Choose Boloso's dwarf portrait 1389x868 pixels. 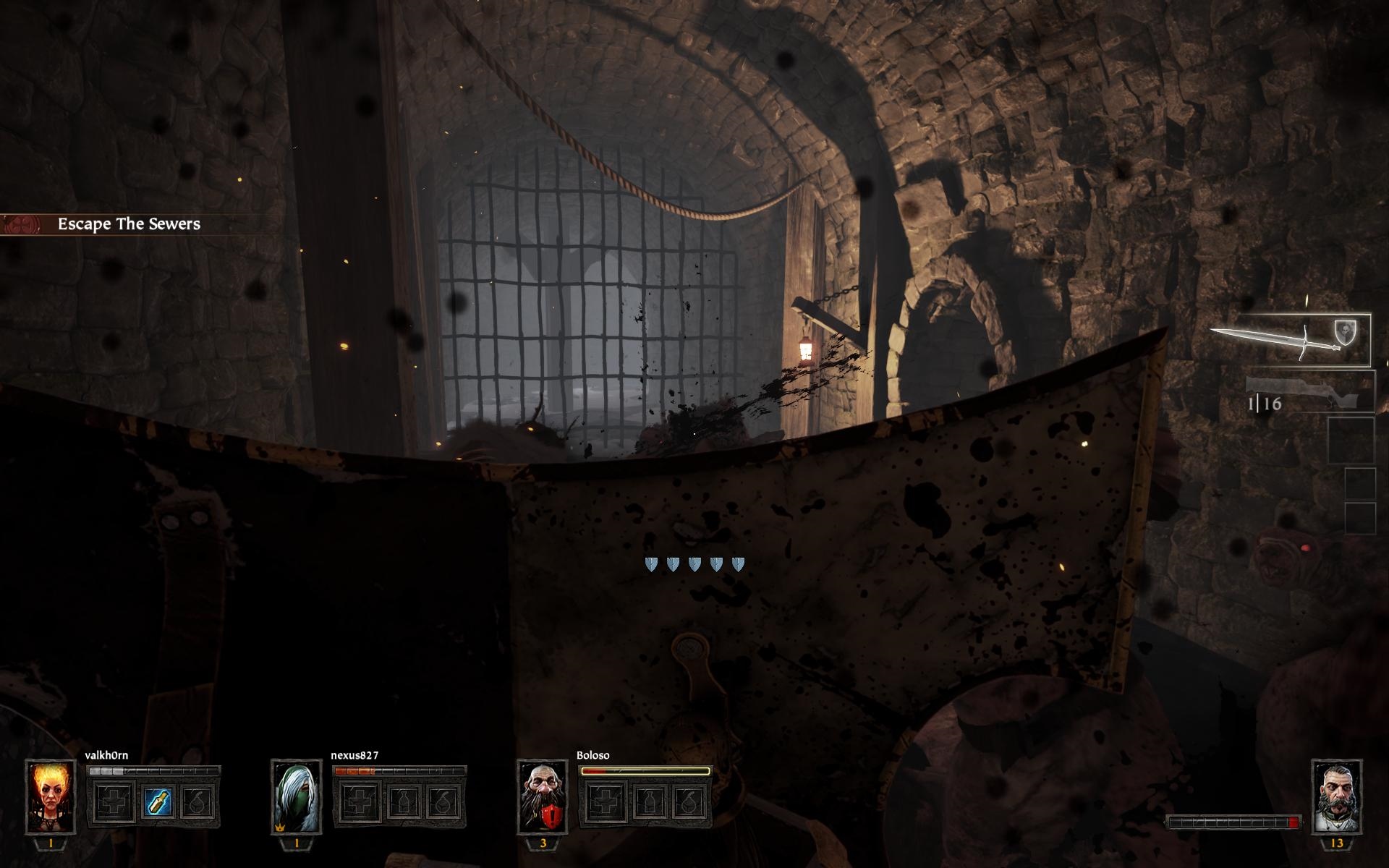click(542, 796)
